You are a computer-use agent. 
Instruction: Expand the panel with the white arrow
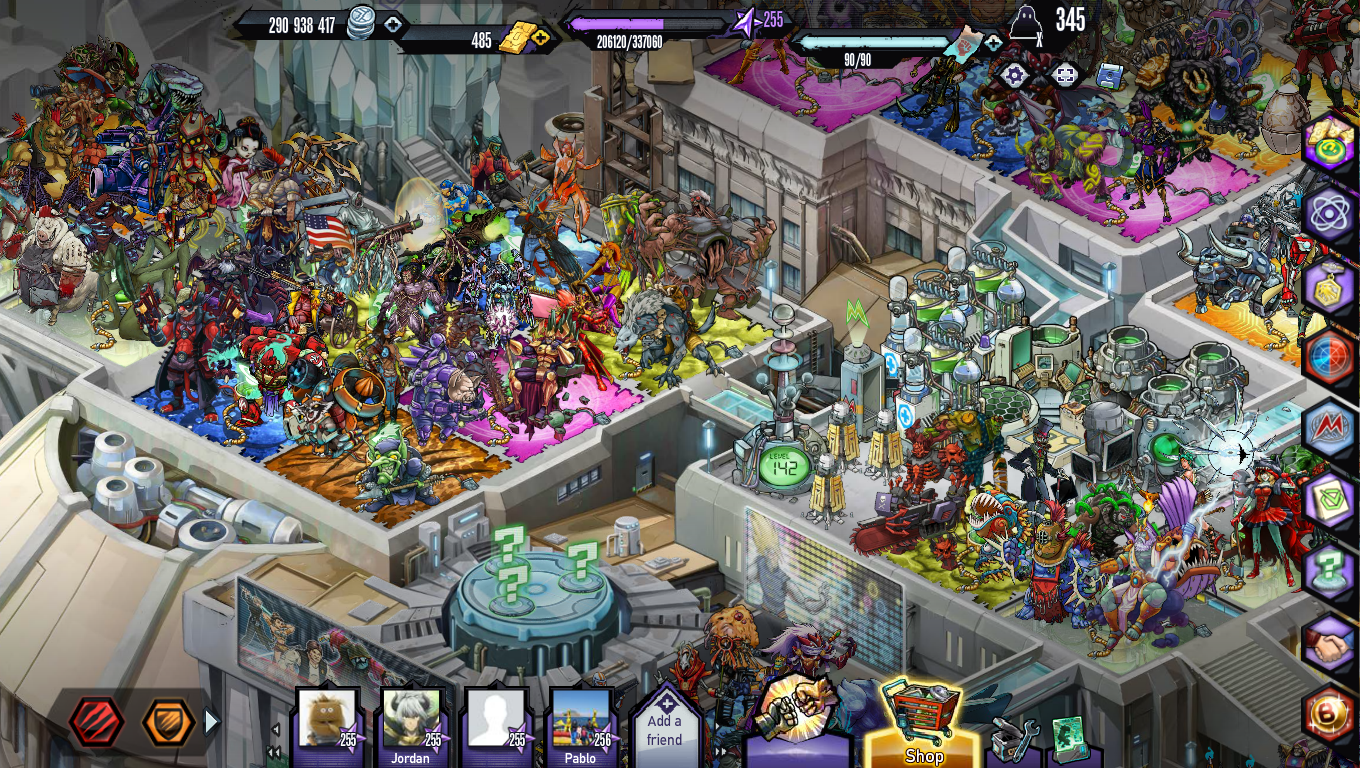tap(211, 722)
